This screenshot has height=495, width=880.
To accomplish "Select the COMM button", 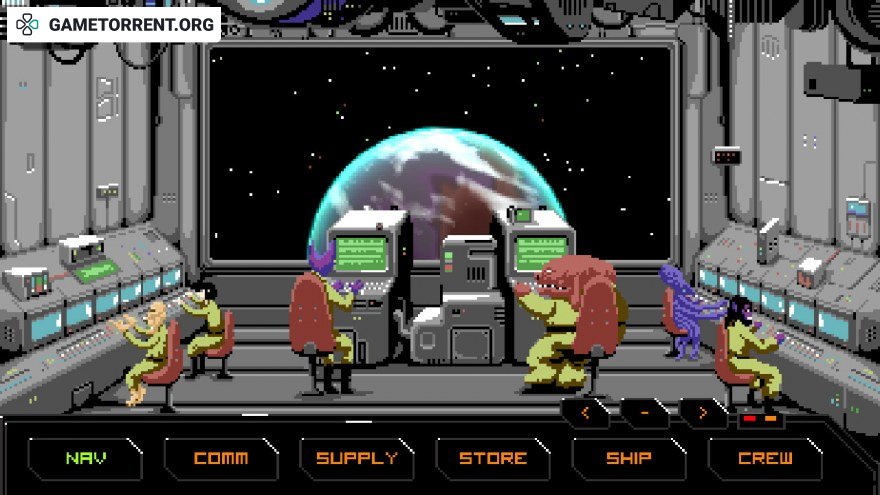I will point(221,459).
